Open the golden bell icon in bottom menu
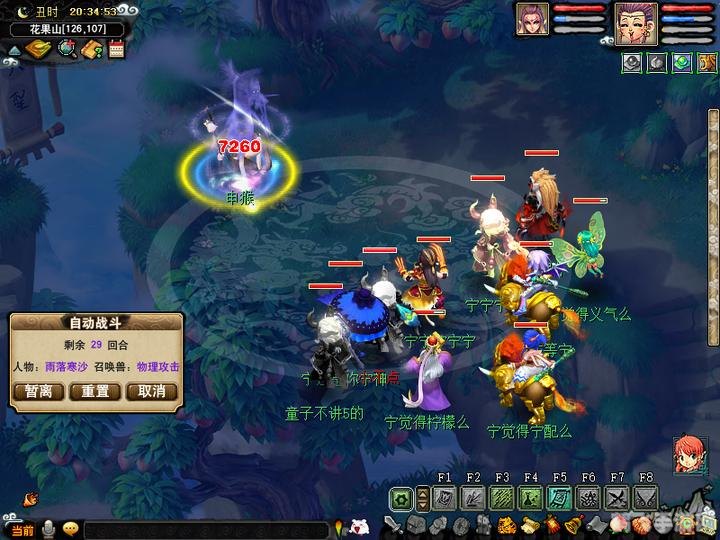The image size is (720, 540). [574, 525]
